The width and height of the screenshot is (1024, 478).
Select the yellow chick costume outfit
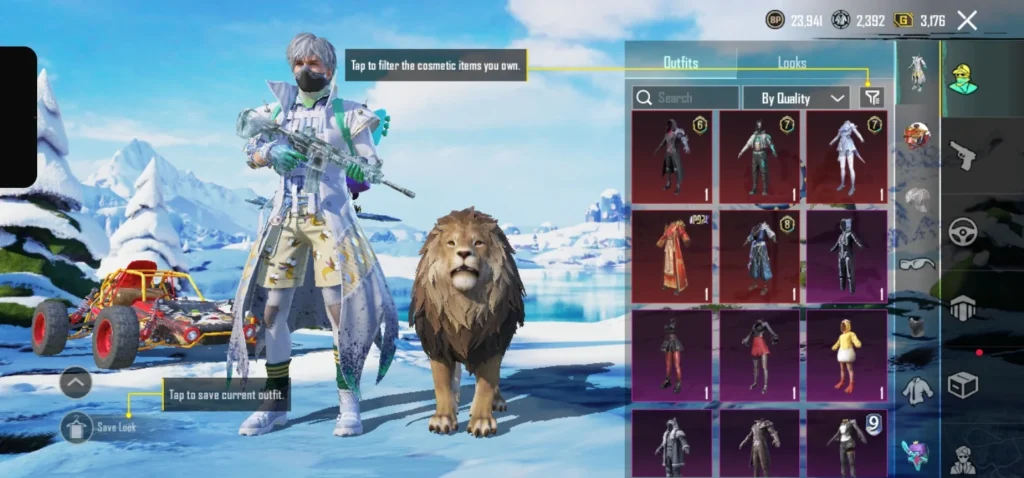click(846, 354)
